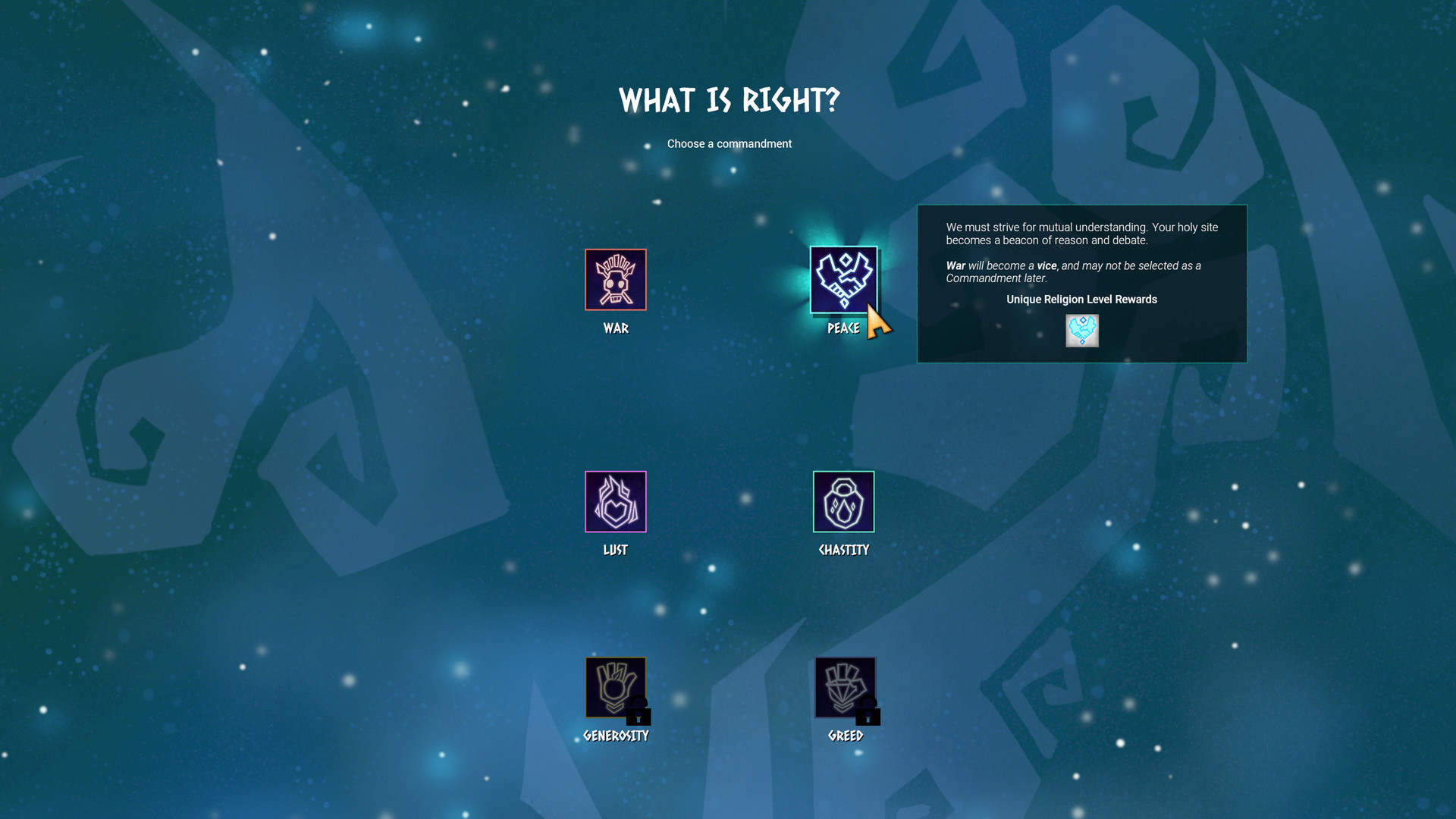Viewport: 1456px width, 819px height.
Task: Click the locked Greed commandment icon
Action: click(x=845, y=688)
